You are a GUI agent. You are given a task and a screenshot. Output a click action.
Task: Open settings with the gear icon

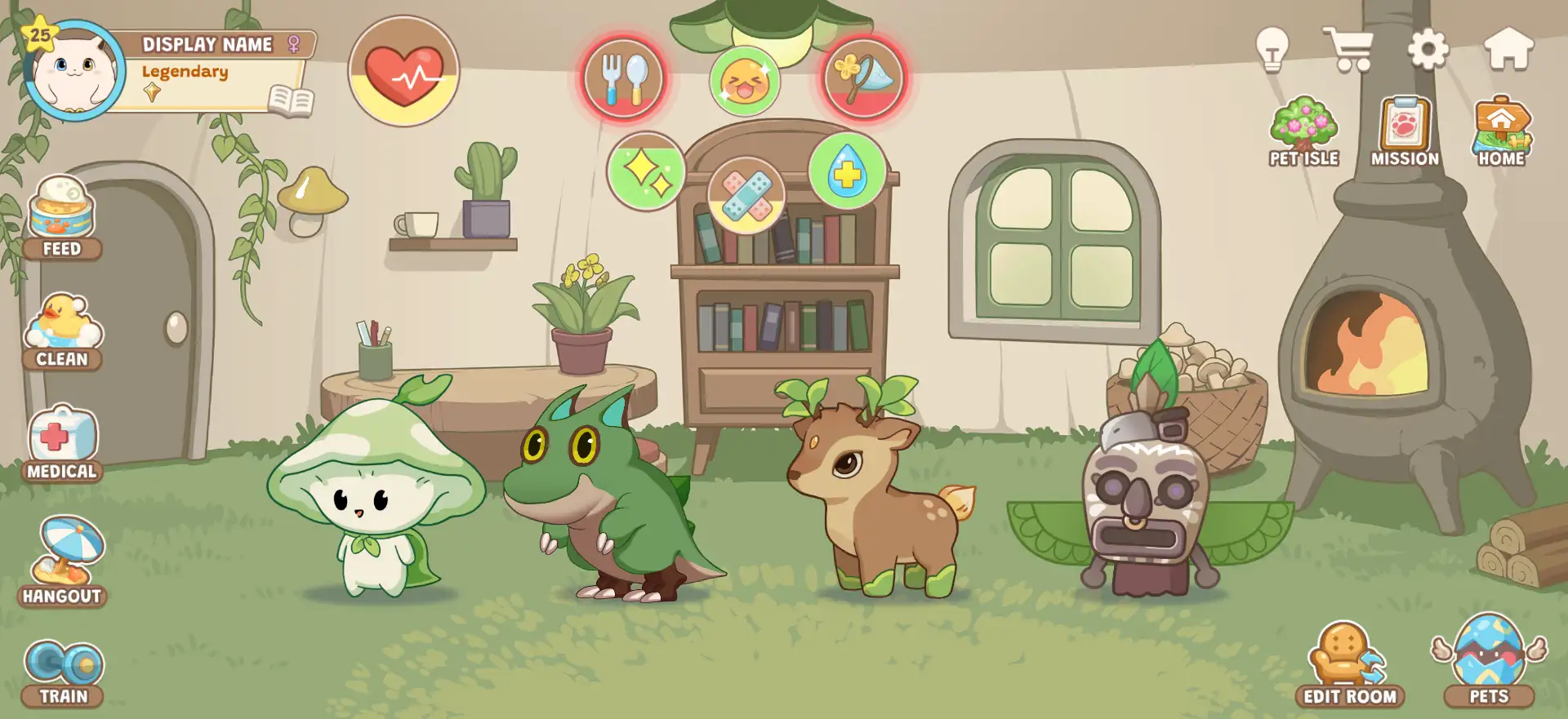(1428, 50)
